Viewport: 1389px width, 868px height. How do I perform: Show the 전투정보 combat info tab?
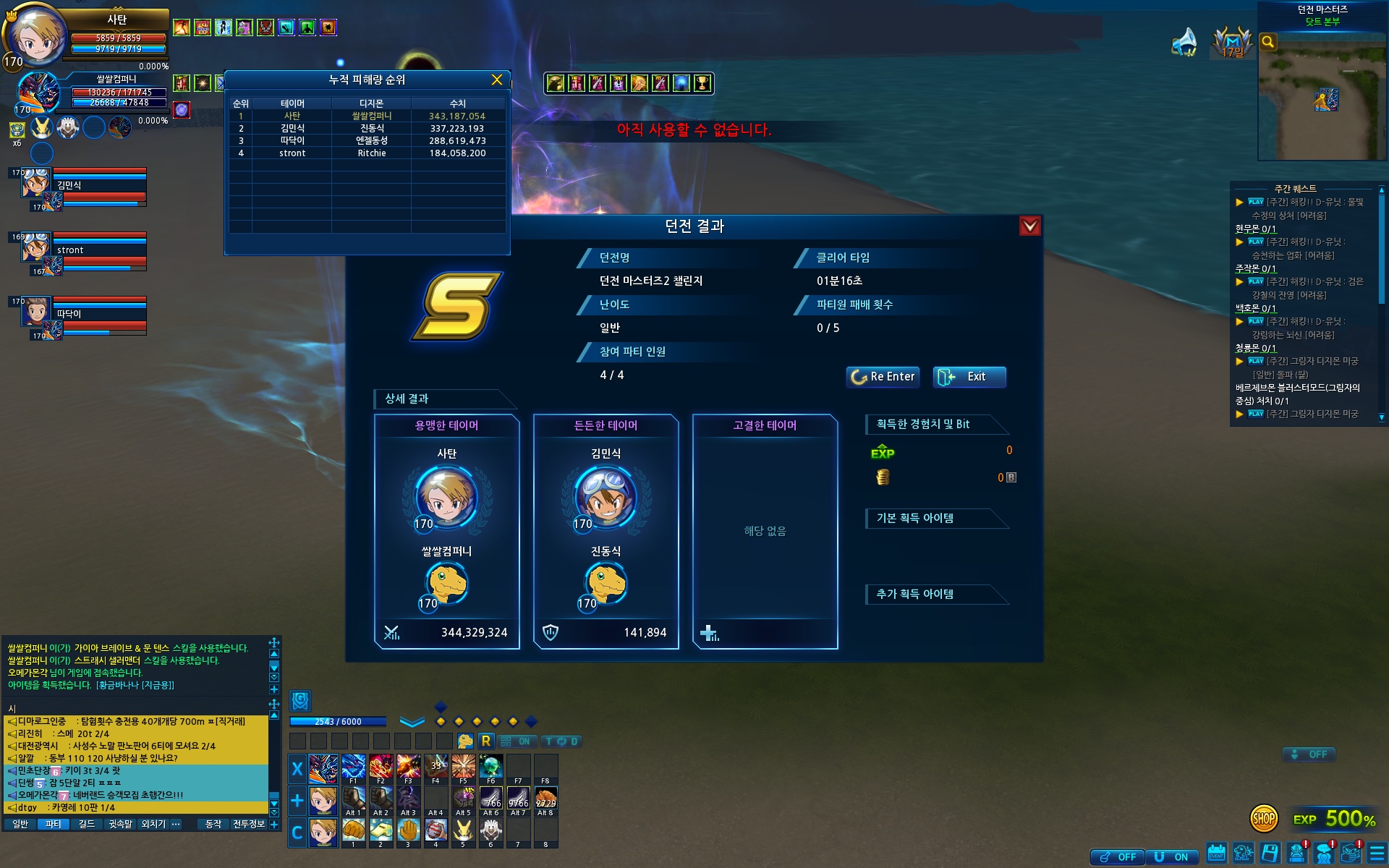point(248,824)
